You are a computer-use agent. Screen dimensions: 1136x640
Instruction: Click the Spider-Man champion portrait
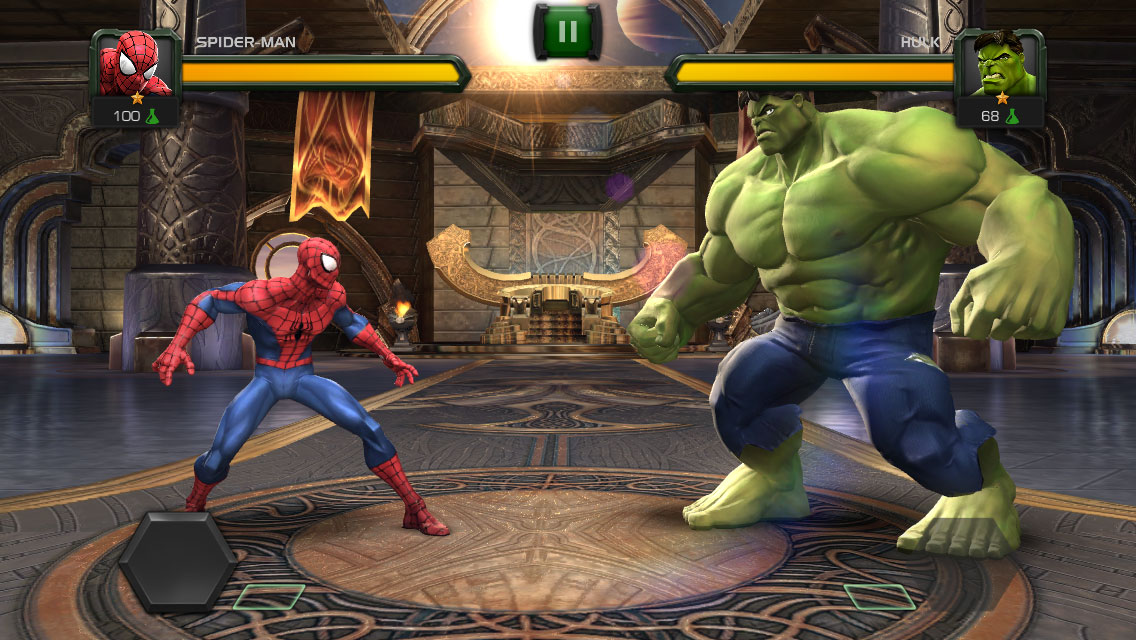click(134, 65)
